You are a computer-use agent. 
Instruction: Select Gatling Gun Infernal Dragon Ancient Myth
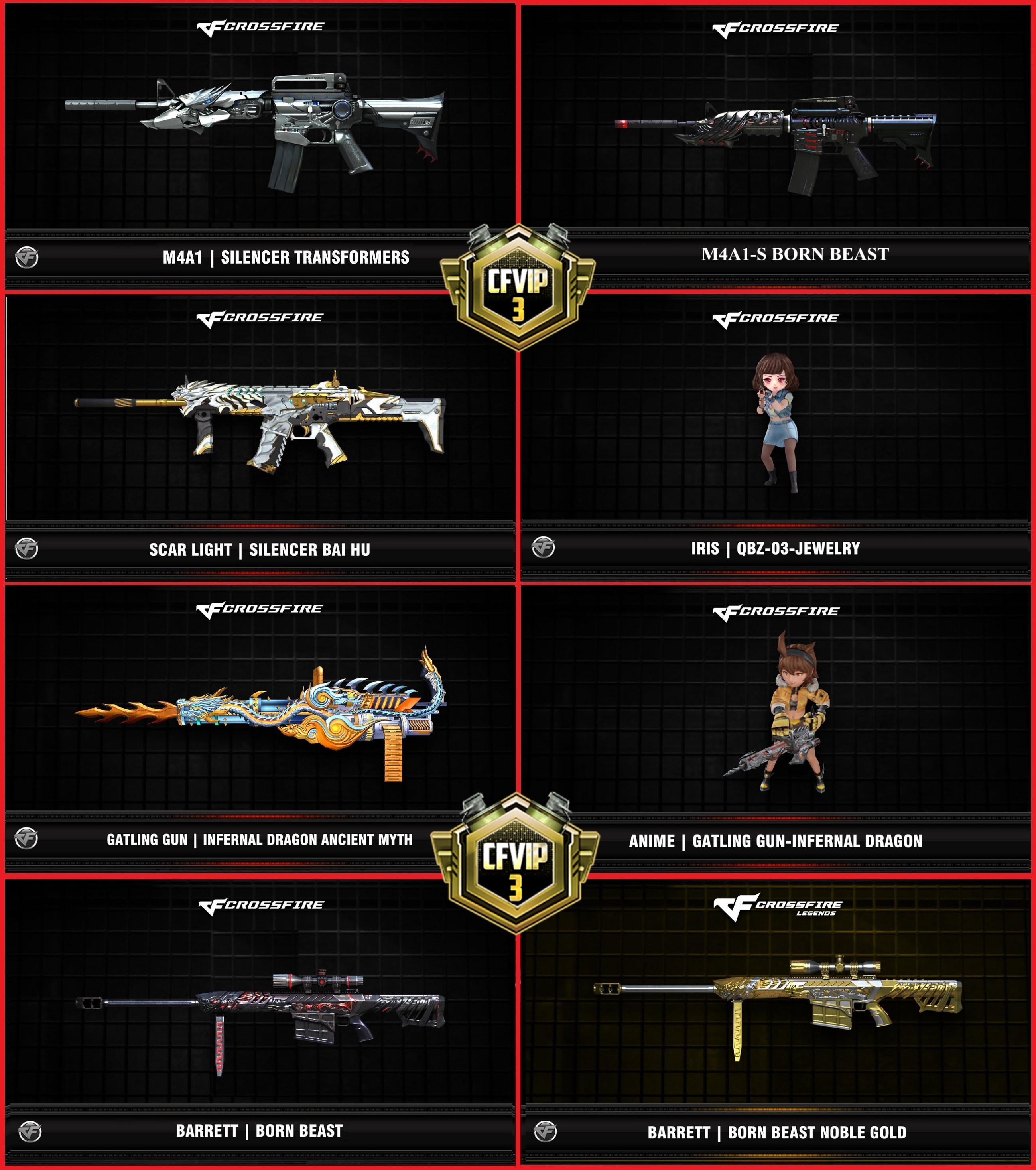tap(260, 715)
